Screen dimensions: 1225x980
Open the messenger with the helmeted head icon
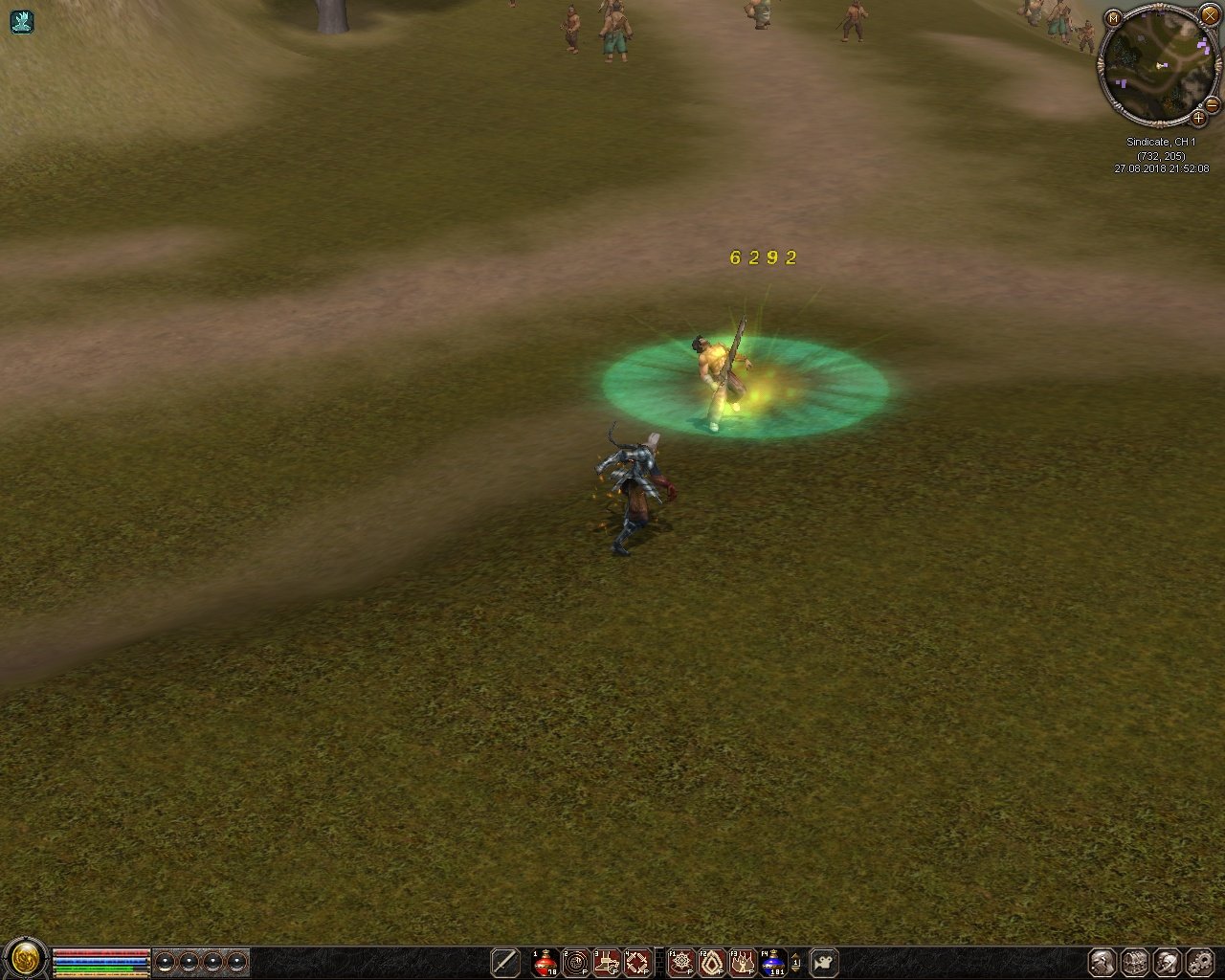coord(1168,962)
